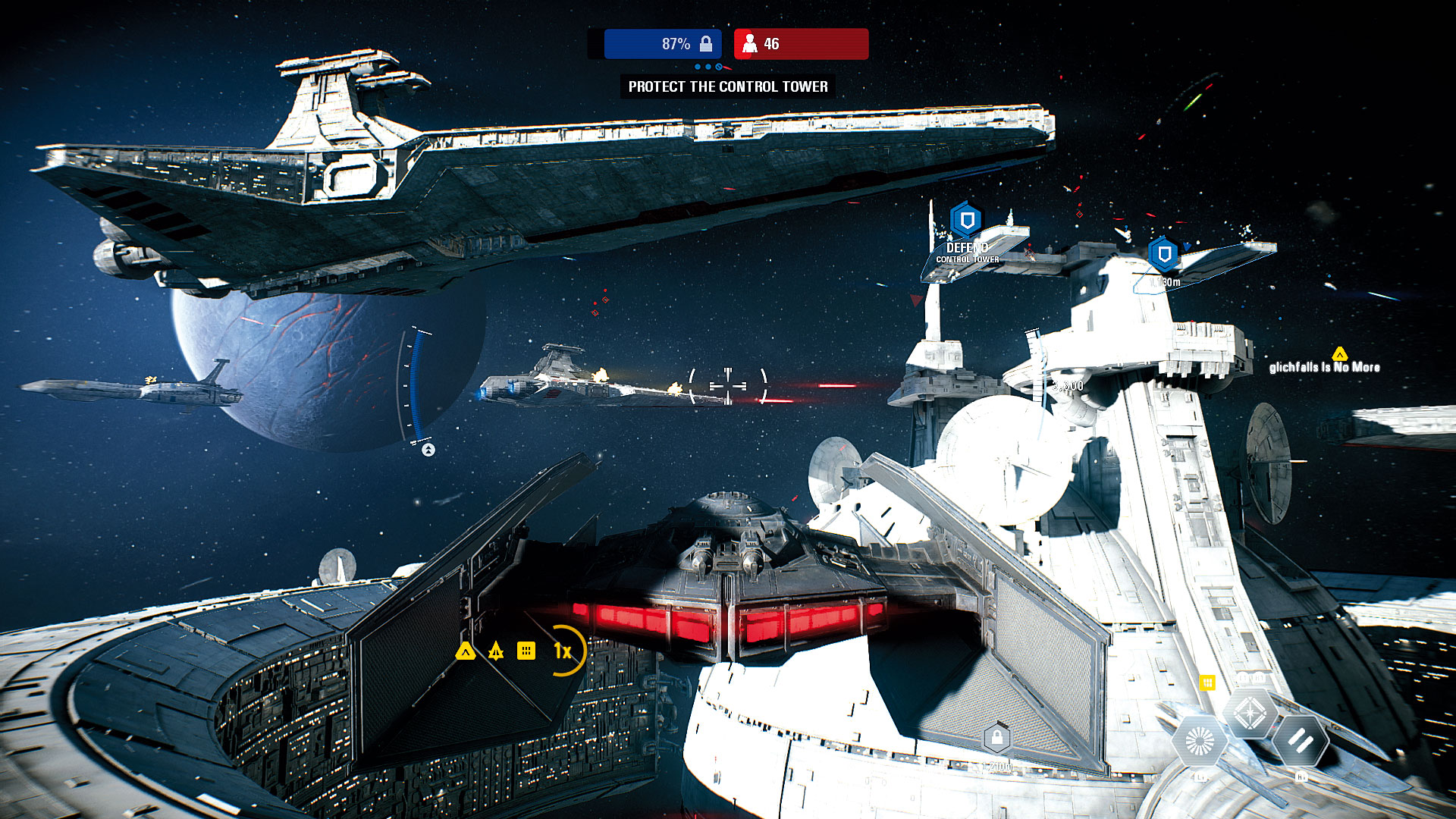
Task: Select the player tag glichfalls Is No More
Action: click(1324, 367)
